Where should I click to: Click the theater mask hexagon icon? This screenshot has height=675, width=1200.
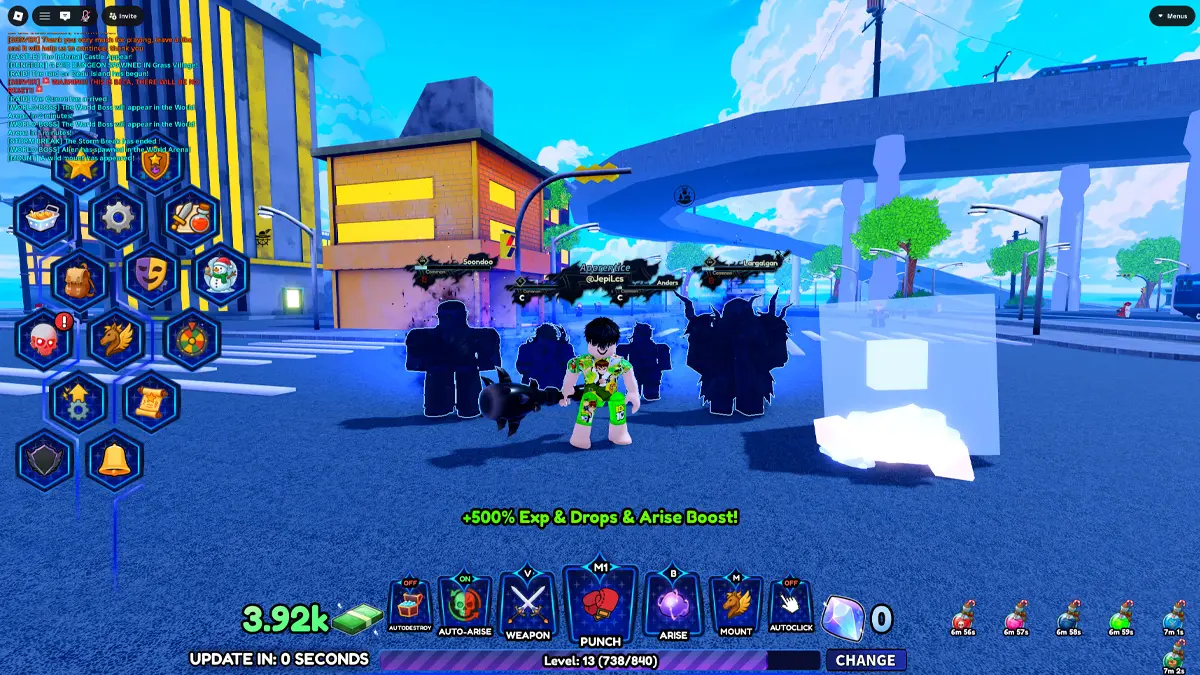point(153,274)
